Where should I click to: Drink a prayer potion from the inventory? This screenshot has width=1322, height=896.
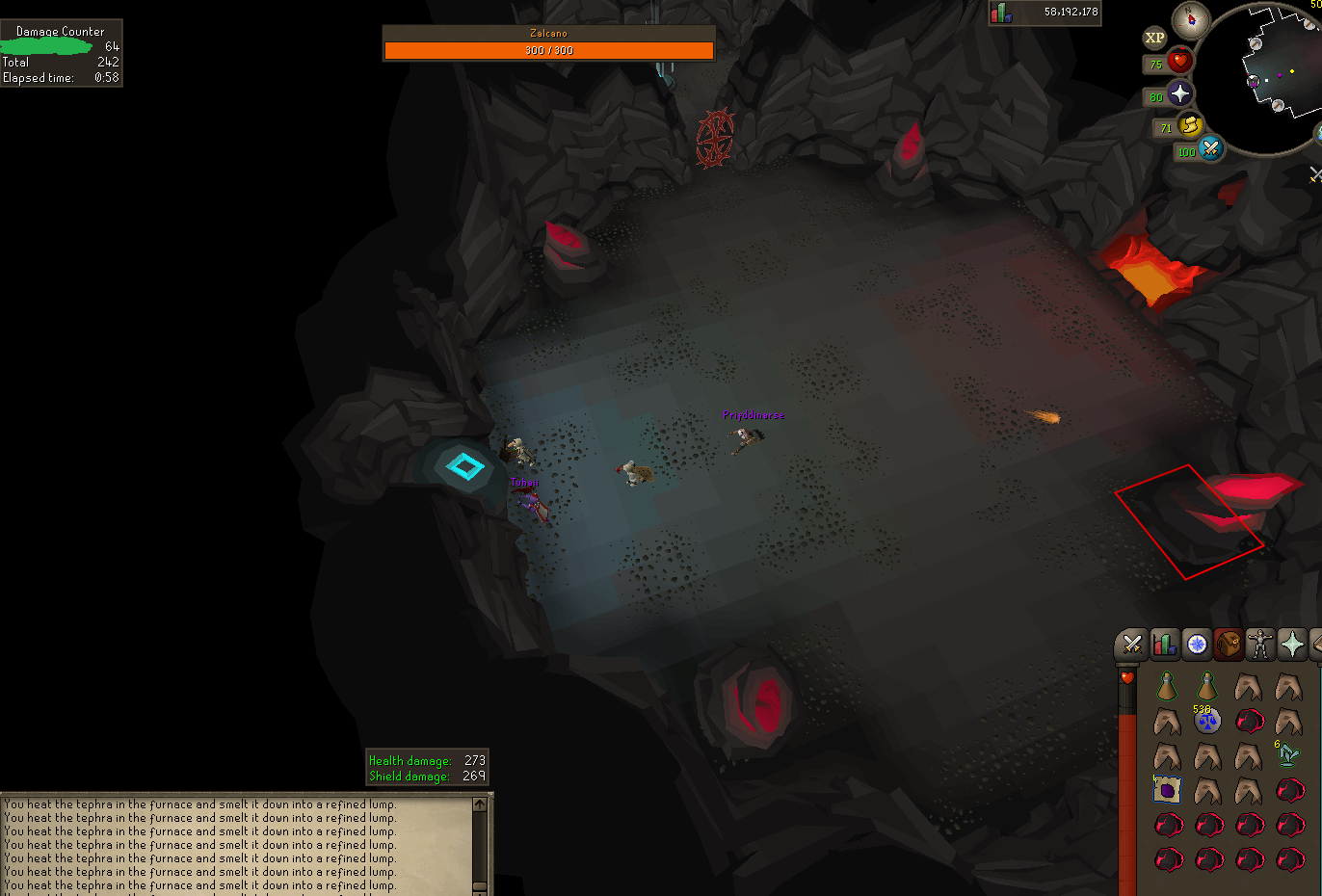point(1165,686)
